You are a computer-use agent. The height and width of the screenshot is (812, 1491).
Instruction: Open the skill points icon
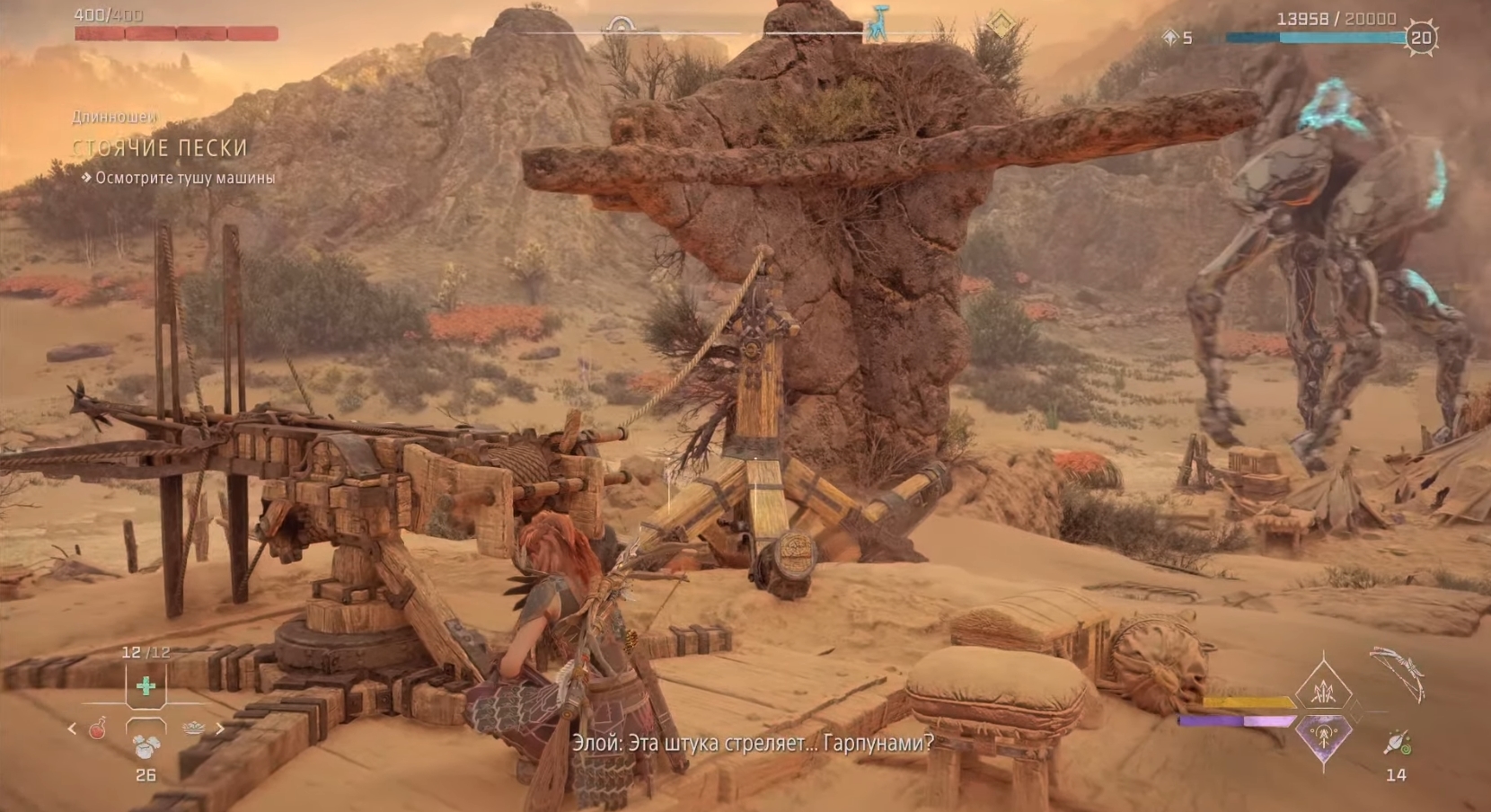point(1169,38)
